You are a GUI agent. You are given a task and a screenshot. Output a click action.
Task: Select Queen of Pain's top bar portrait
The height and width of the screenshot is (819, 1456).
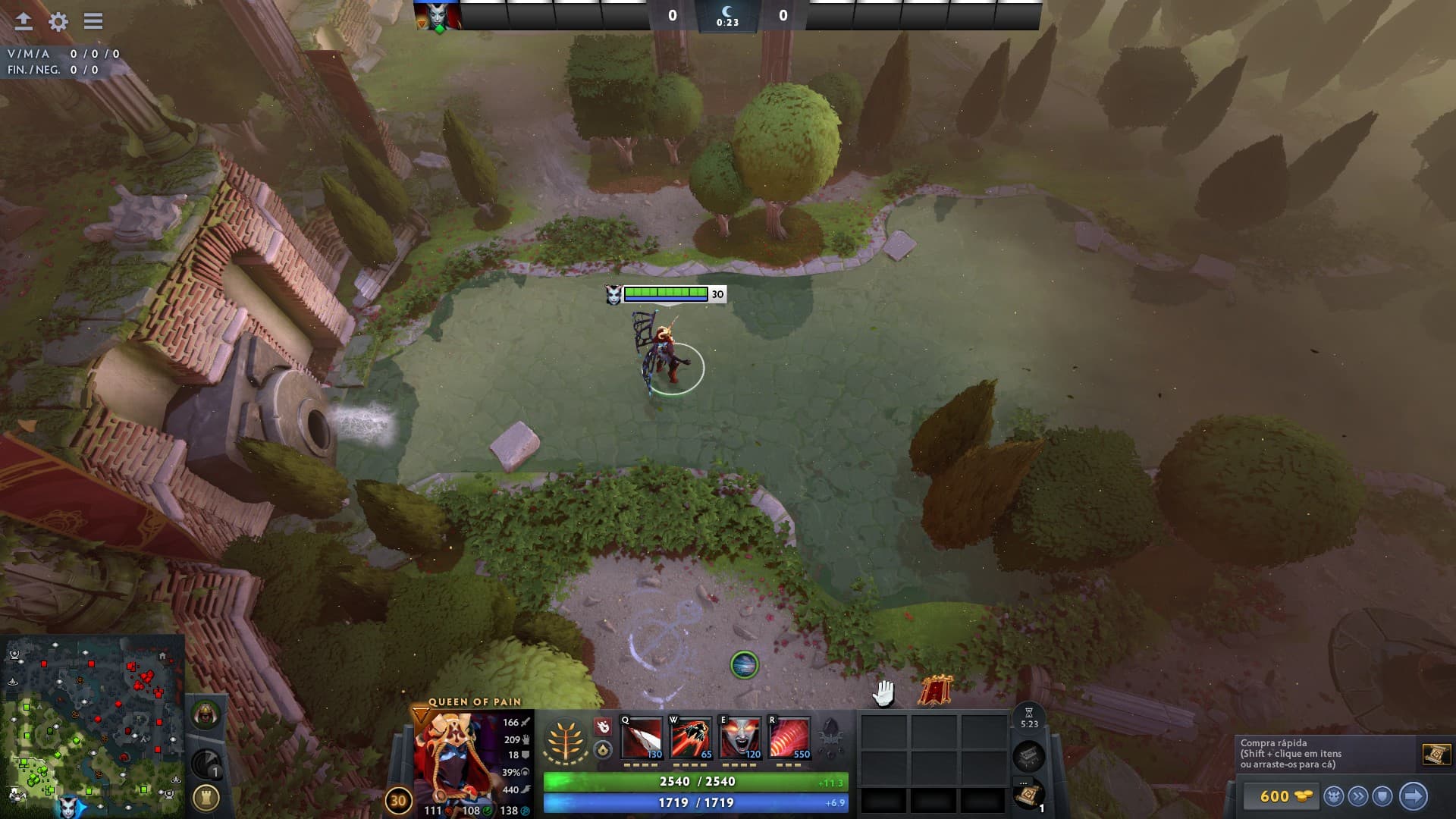coord(438,16)
